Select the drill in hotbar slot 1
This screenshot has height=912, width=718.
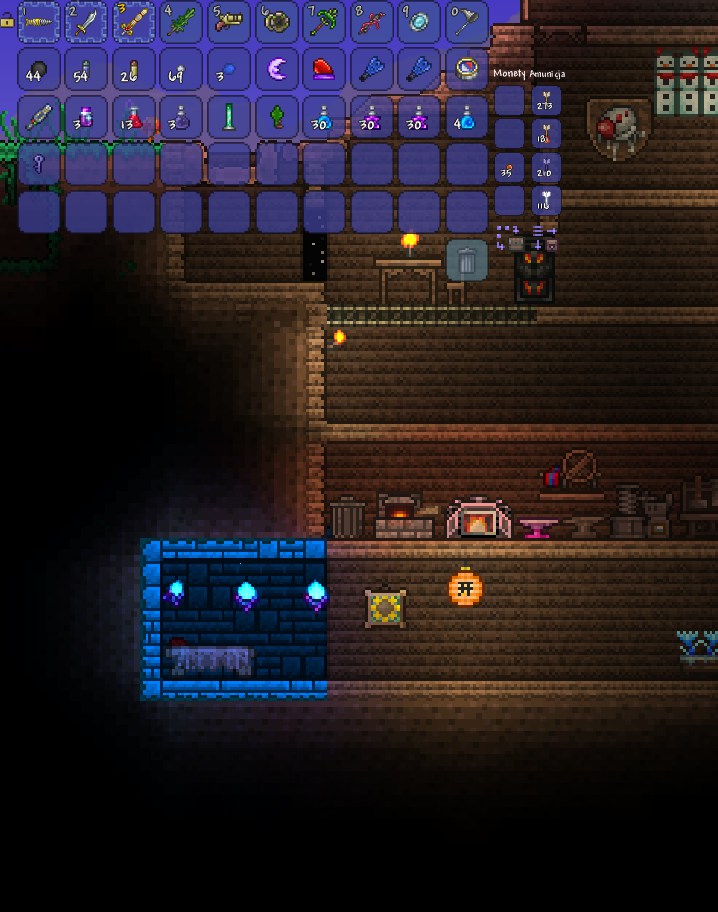click(x=39, y=22)
